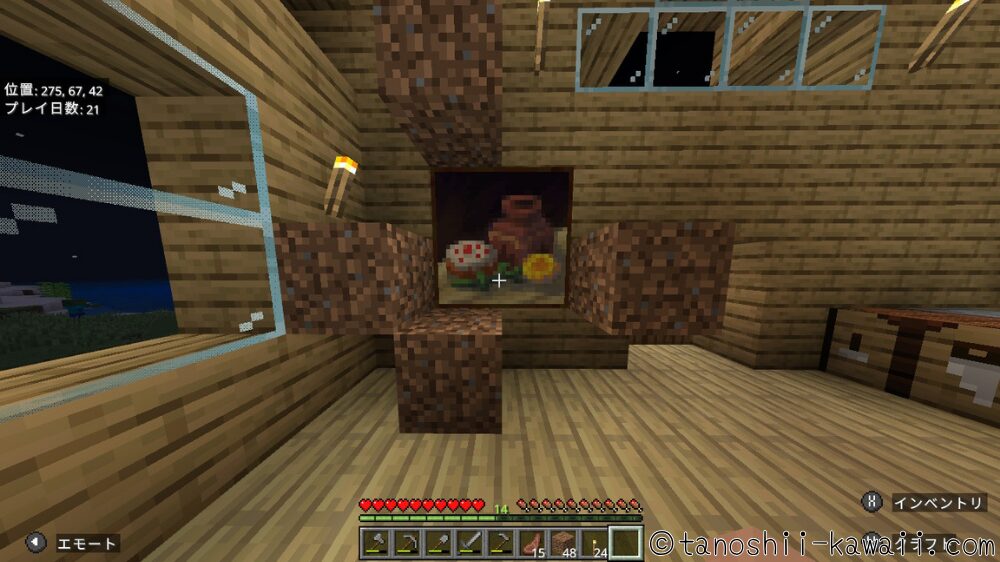Viewport: 1000px width, 562px height.
Task: Select the shovel in the hotbar
Action: (437, 543)
